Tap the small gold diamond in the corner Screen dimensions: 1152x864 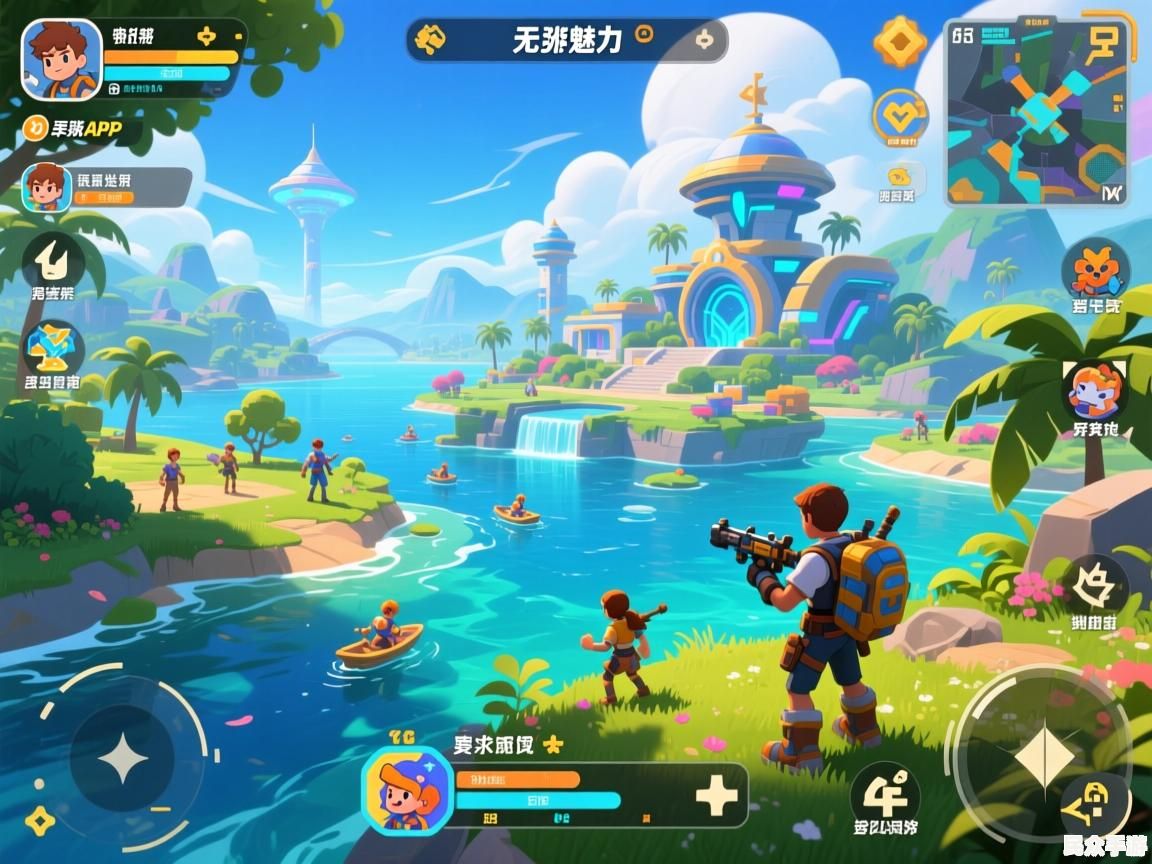[40, 821]
